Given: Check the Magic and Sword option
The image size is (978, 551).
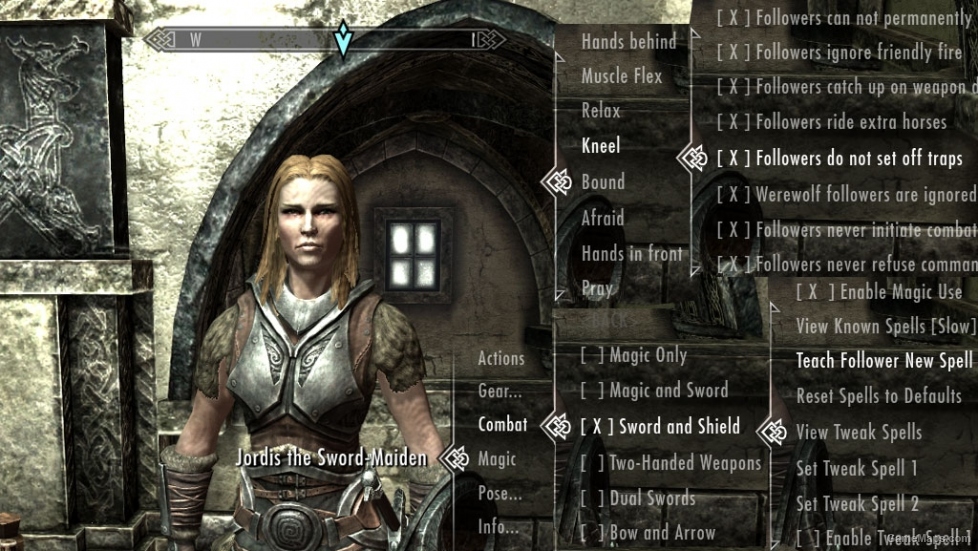Looking at the screenshot, I should pos(654,391).
